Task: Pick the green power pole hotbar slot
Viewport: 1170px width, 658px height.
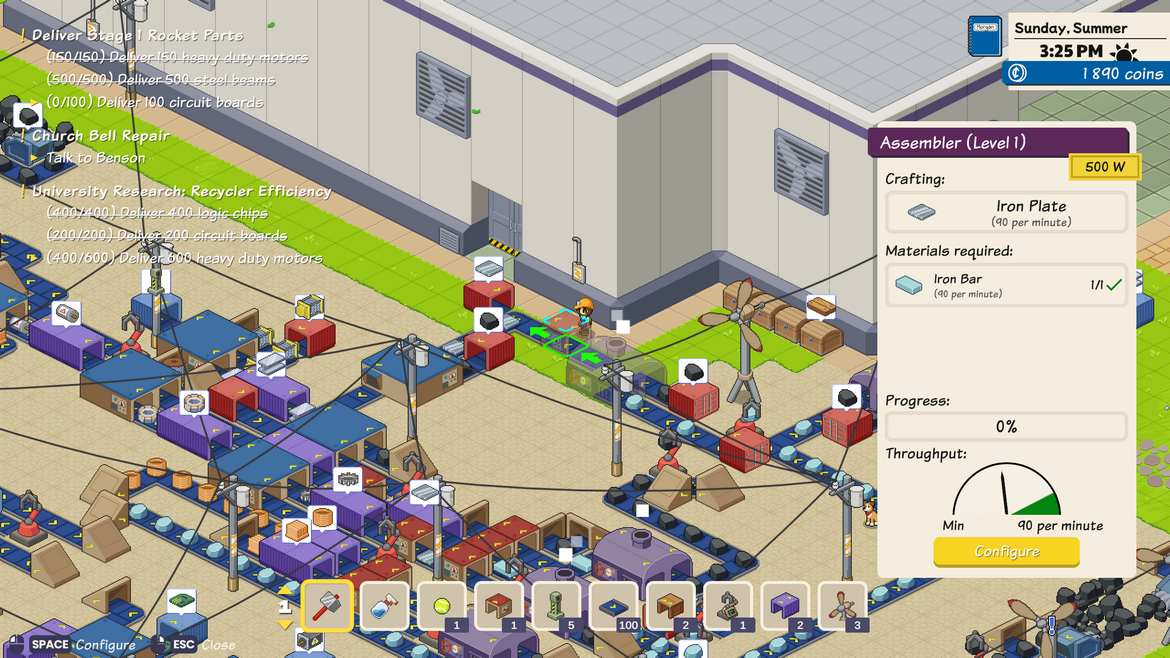Action: [556, 606]
